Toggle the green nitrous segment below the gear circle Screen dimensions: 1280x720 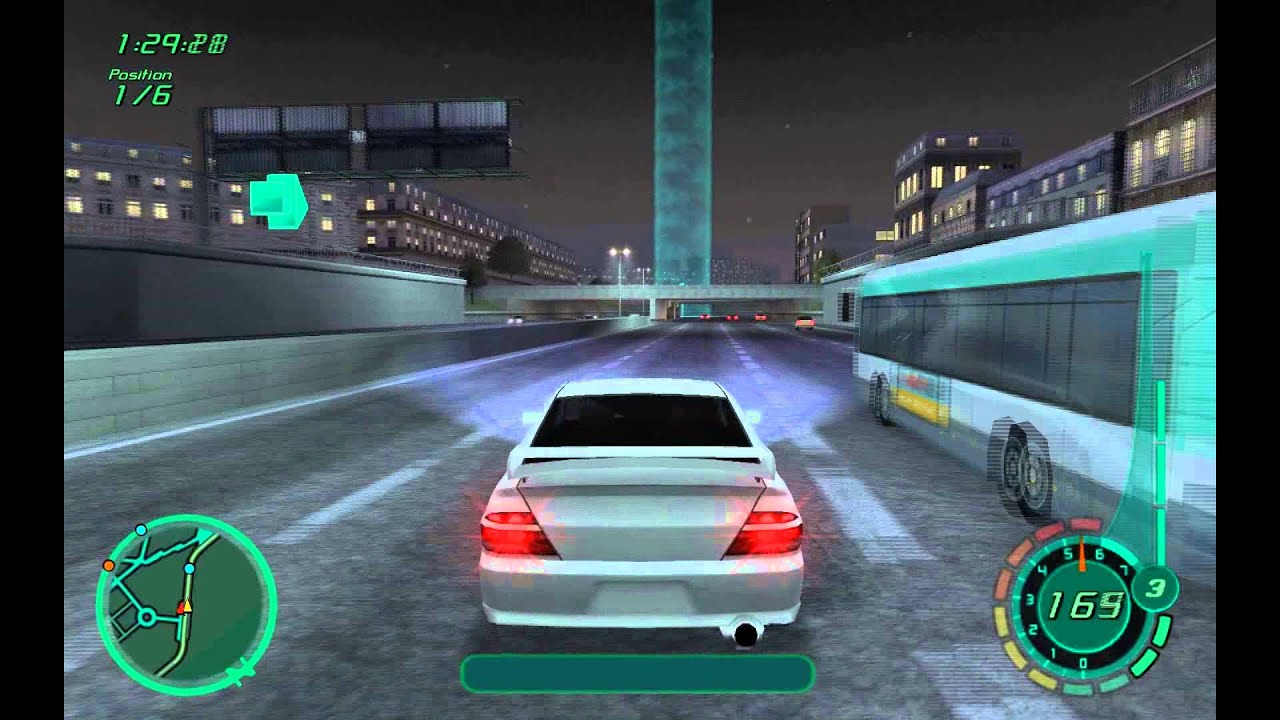(1162, 628)
